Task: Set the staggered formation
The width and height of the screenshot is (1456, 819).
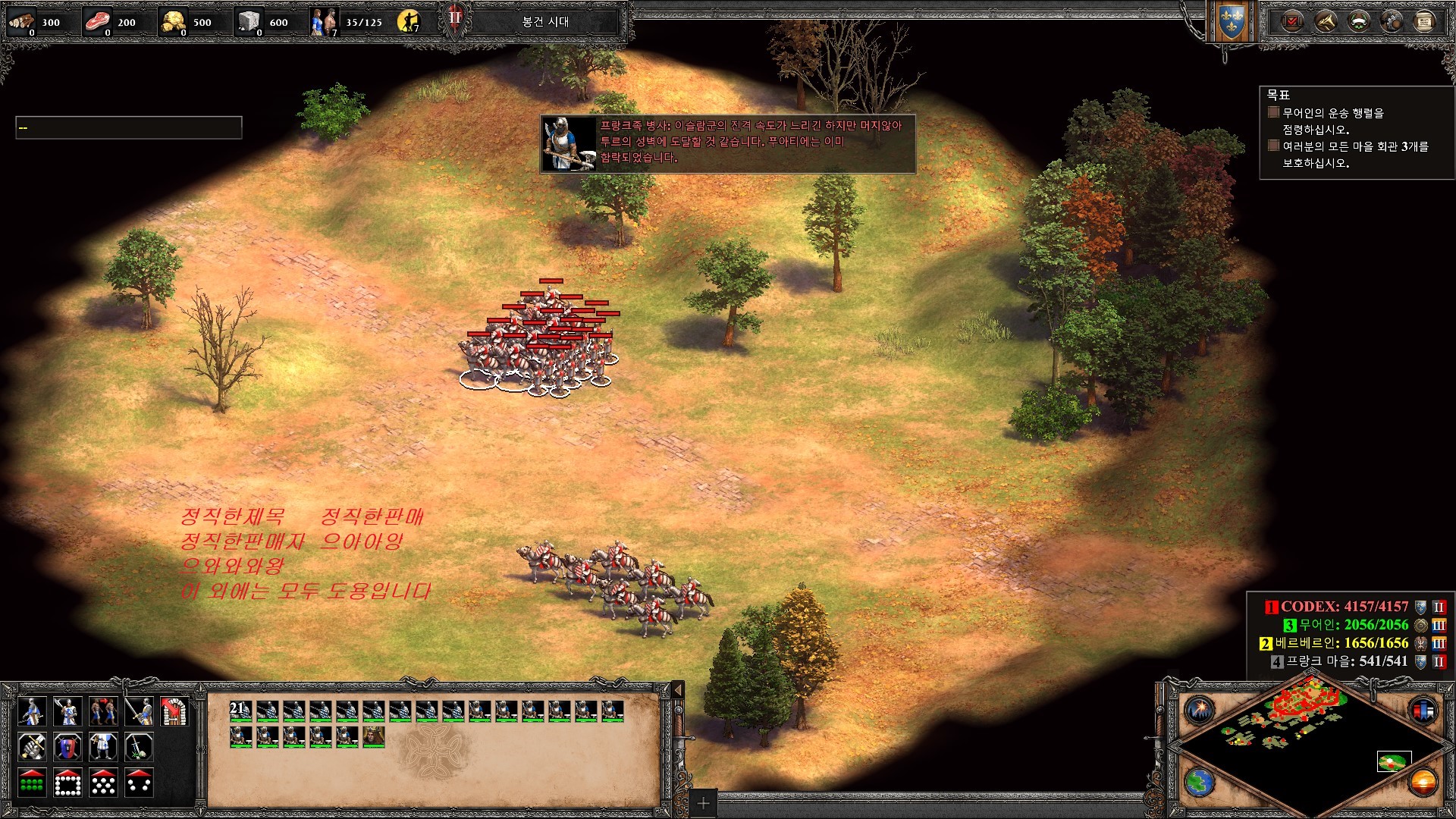Action: (x=103, y=783)
